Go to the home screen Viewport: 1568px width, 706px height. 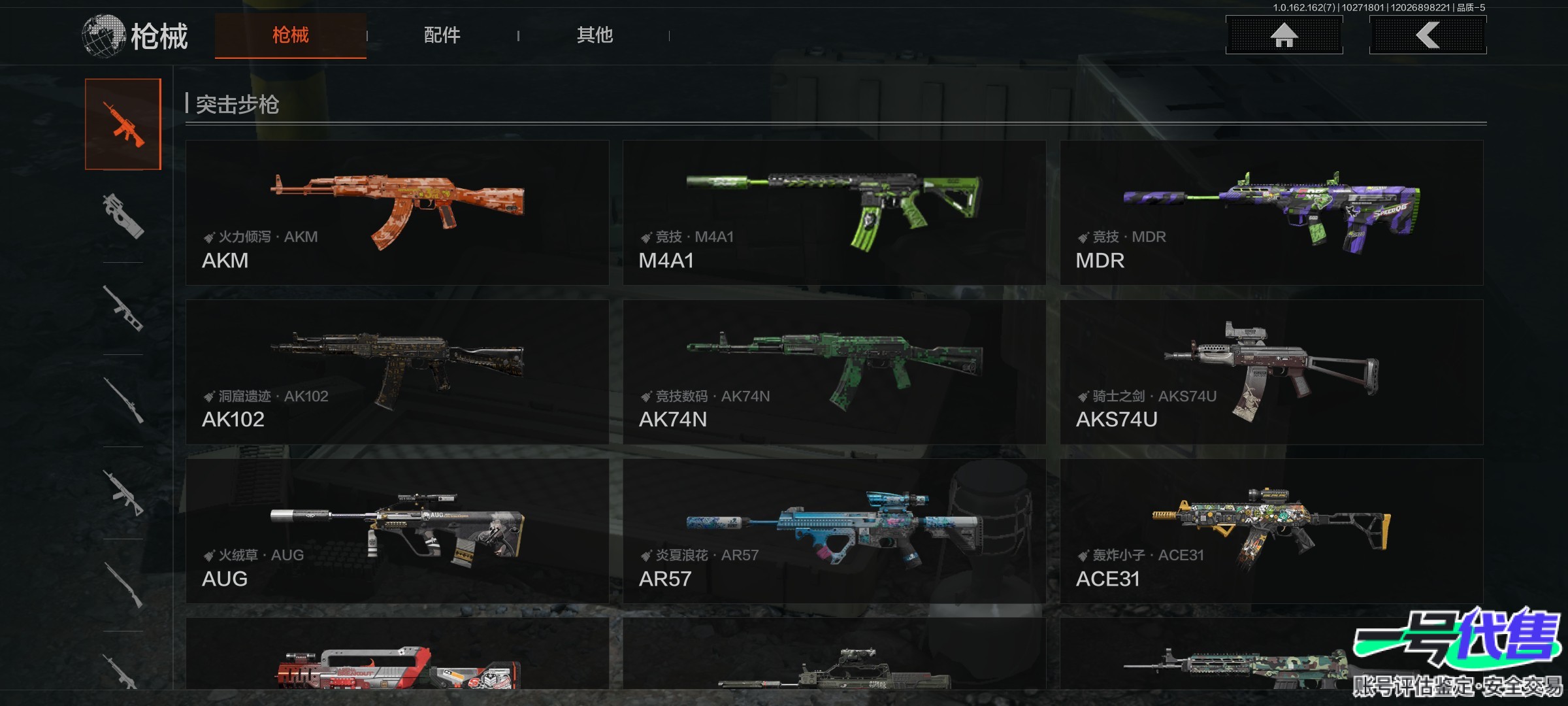1284,35
